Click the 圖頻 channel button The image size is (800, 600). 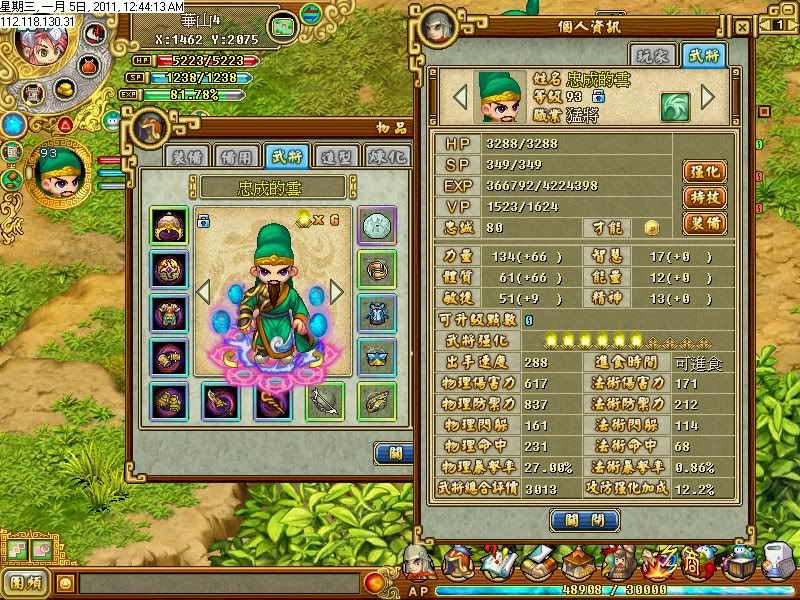(26, 581)
